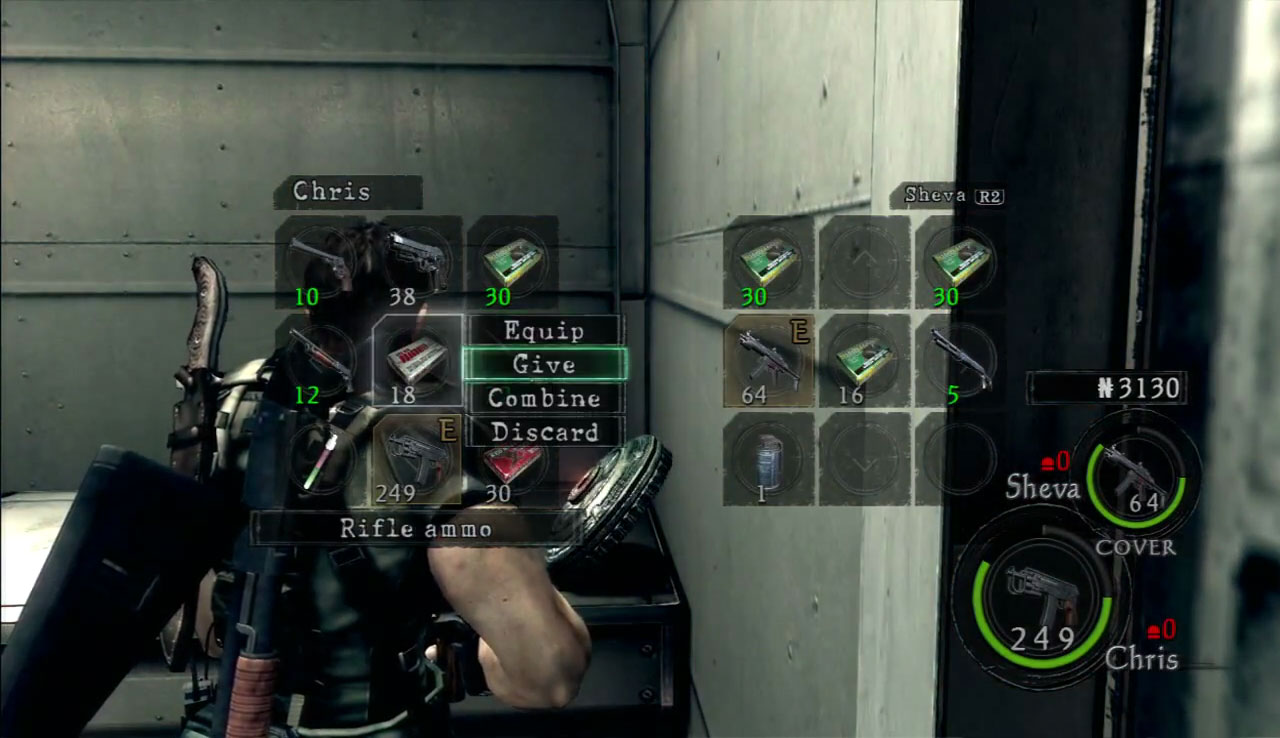This screenshot has width=1280, height=738.
Task: Choose Combine from the item menu
Action: pos(544,398)
